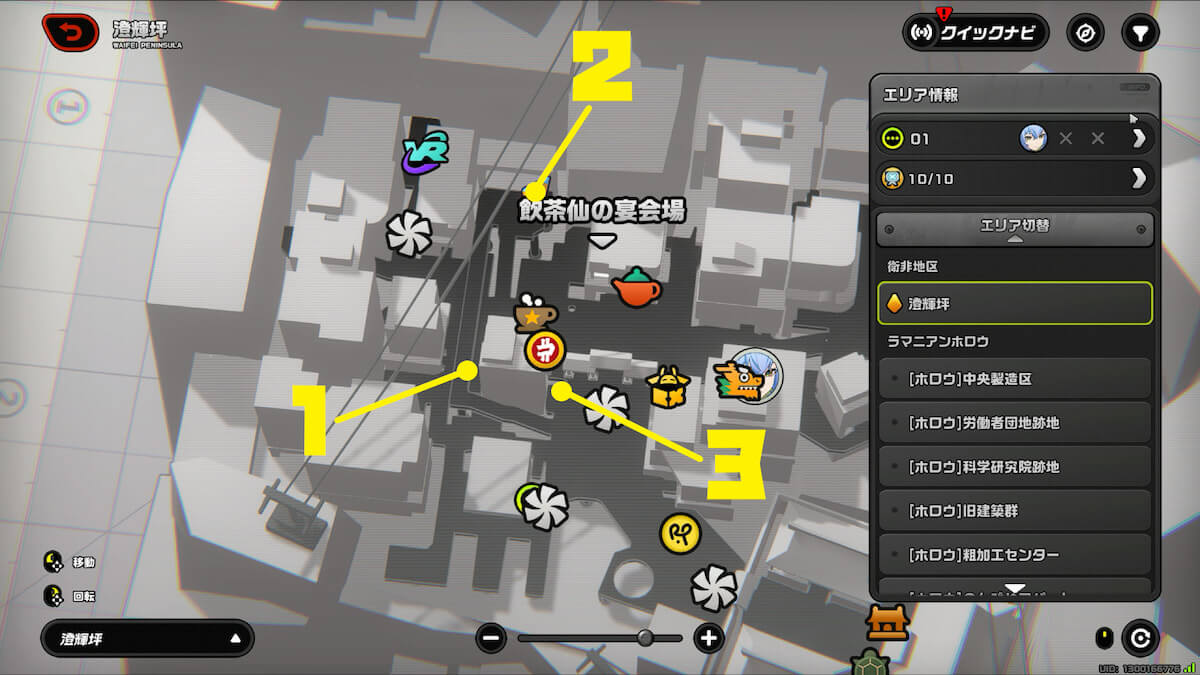The image size is (1200, 675).
Task: Click the compass target icon button
Action: coord(1085,33)
